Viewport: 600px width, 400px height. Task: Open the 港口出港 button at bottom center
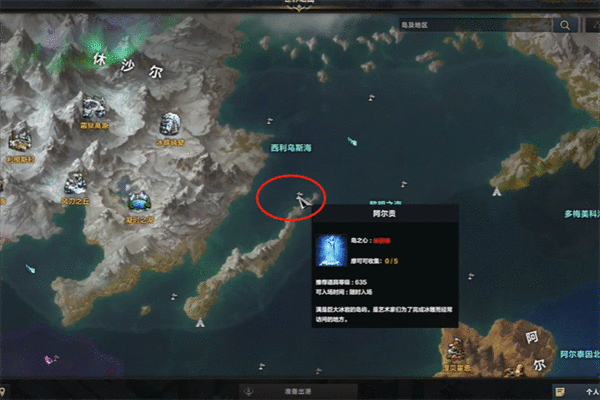(298, 390)
